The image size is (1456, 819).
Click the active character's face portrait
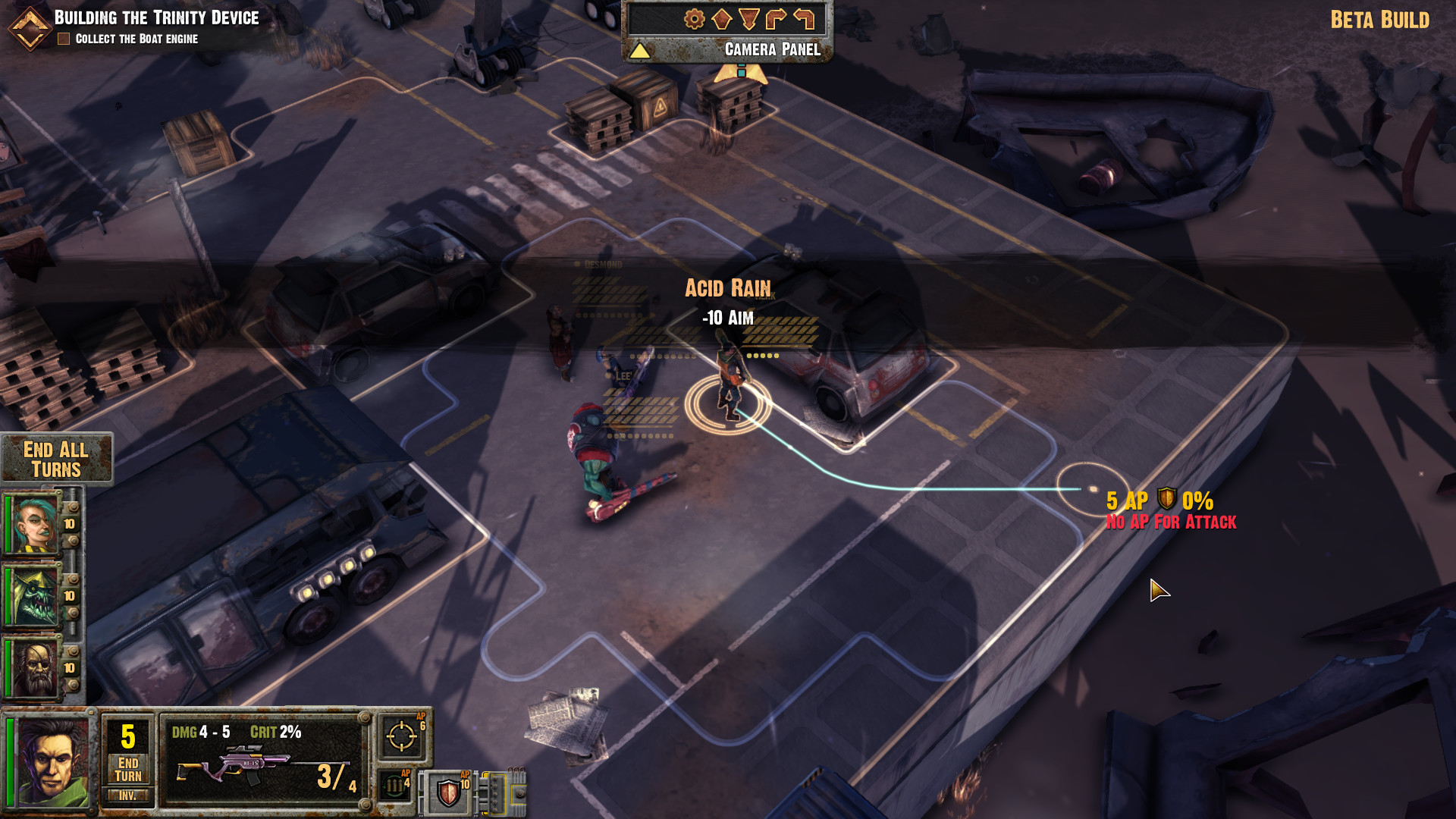pos(52,762)
